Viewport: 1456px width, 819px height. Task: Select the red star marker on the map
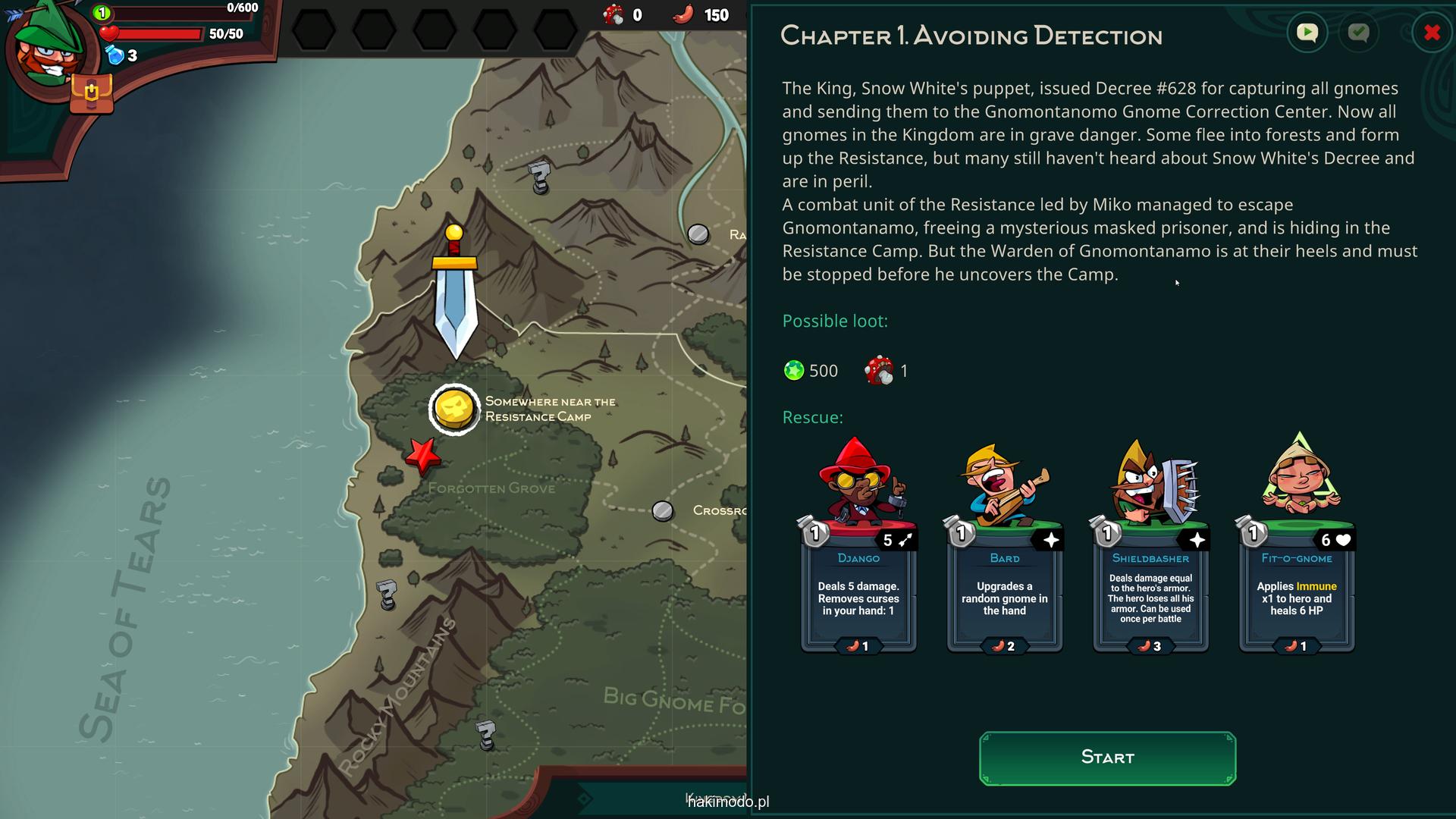[x=422, y=456]
